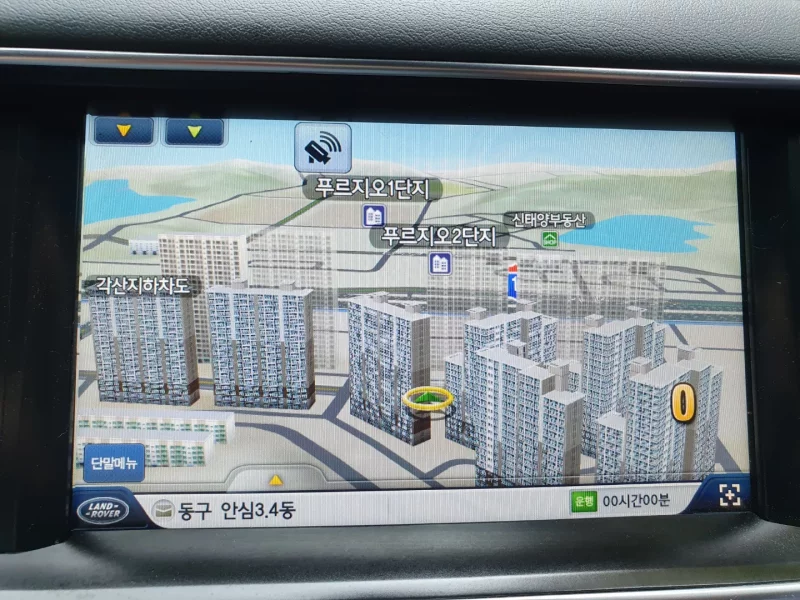
Task: Tap the 각산지하차도 map label
Action: [141, 286]
